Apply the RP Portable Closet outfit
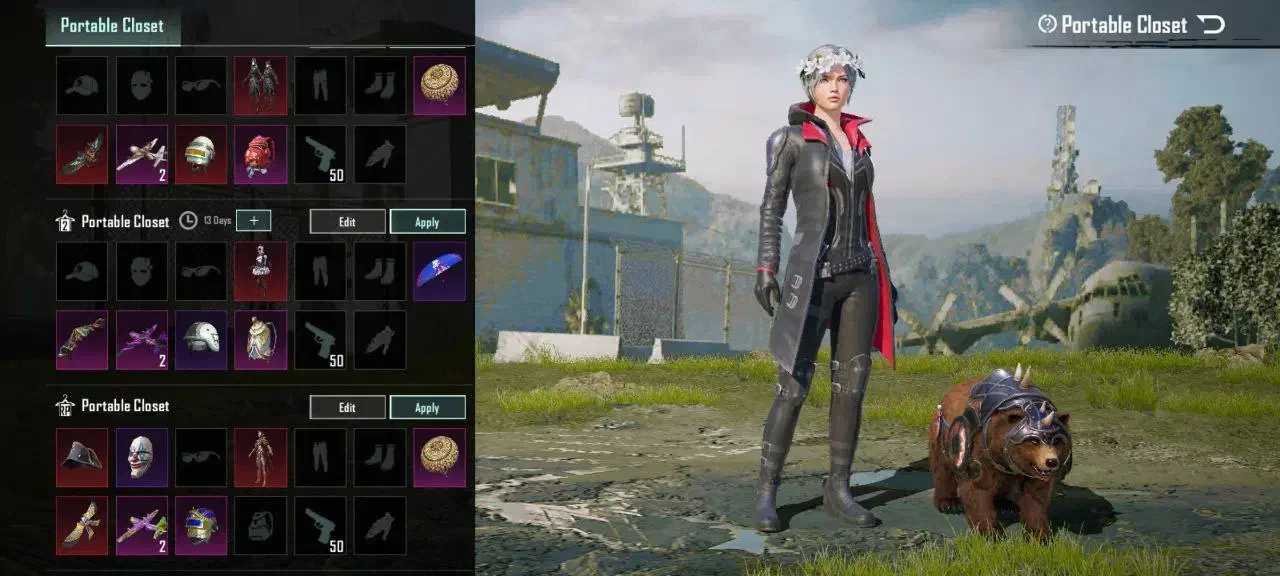 point(427,407)
